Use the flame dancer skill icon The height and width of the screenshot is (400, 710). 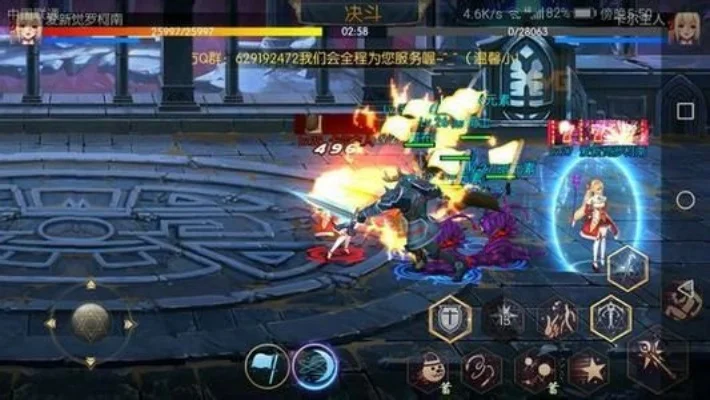(557, 319)
